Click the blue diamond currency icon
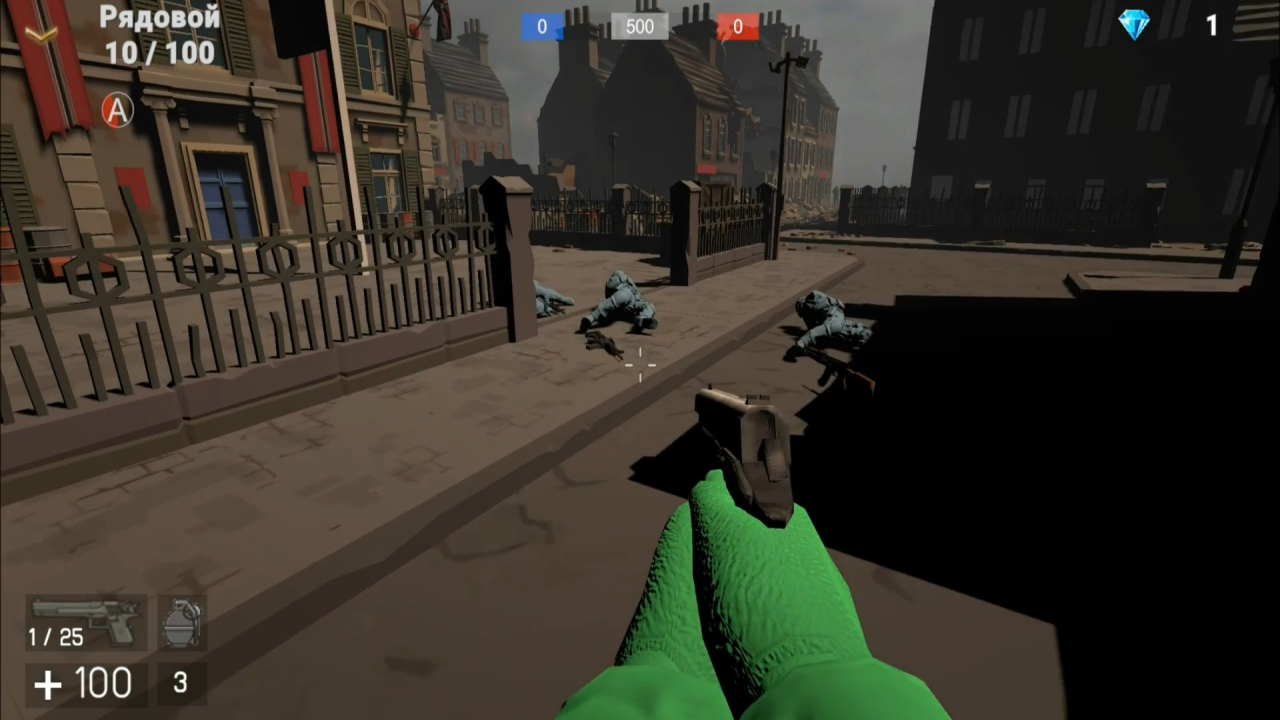Viewport: 1280px width, 720px height. (x=1135, y=25)
